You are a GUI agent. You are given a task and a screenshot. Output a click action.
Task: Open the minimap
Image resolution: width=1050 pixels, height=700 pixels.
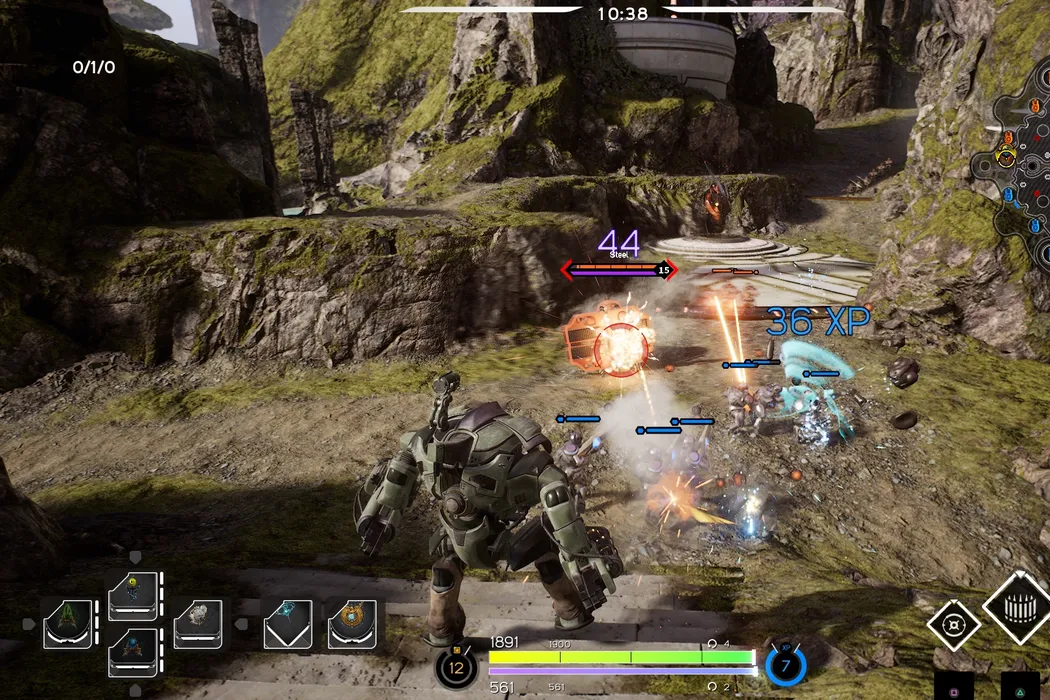[1018, 150]
